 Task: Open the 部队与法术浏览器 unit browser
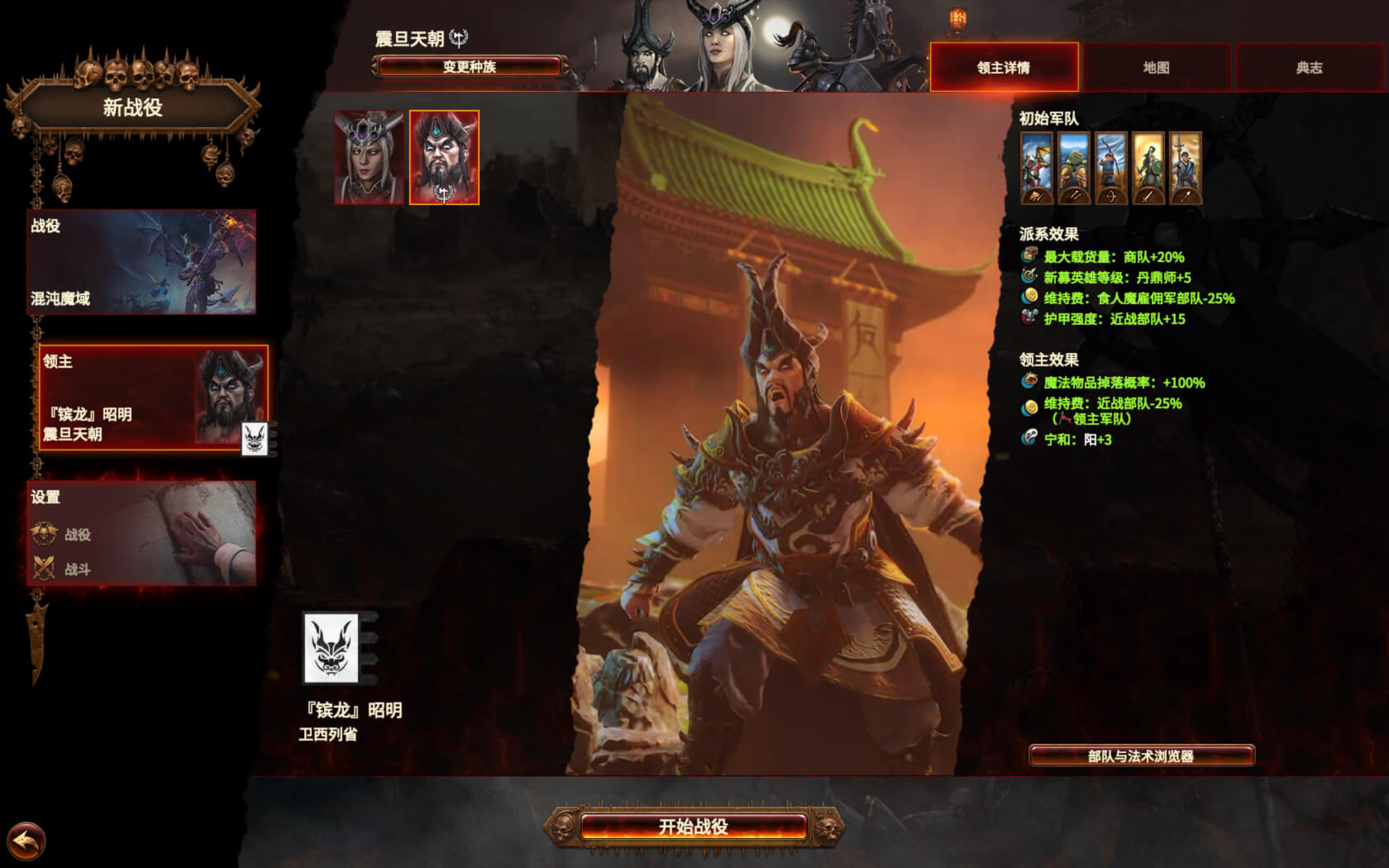click(1141, 756)
